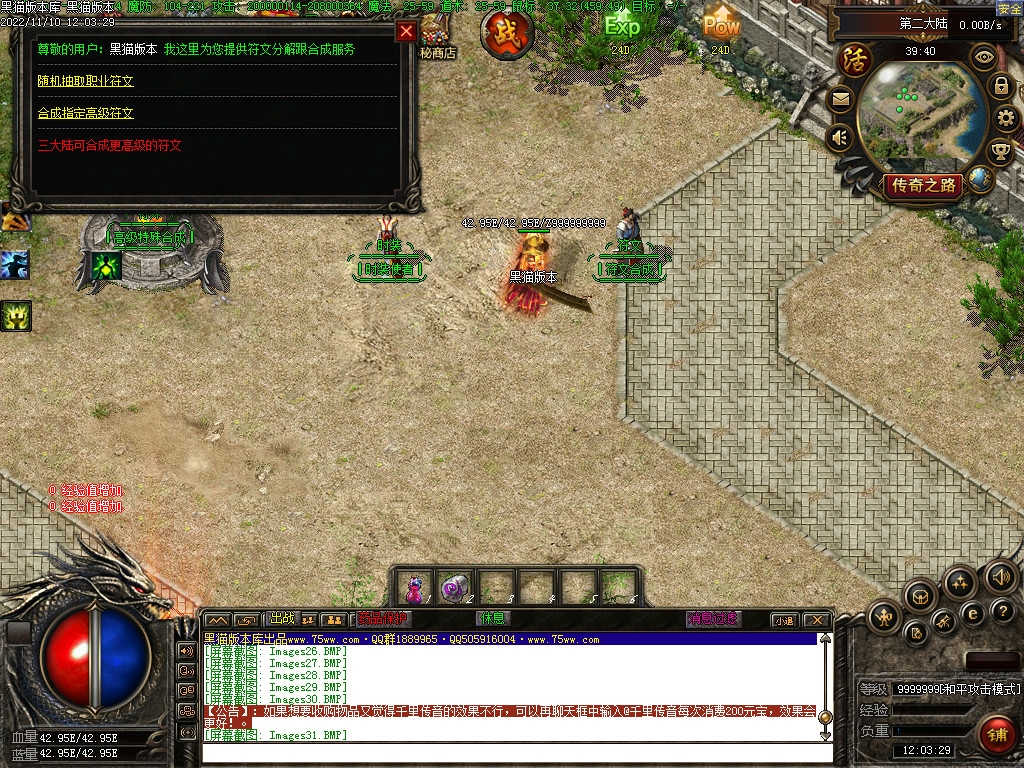Choose 随机抽取职业符文 option
Viewport: 1024px width, 768px height.
pos(85,81)
